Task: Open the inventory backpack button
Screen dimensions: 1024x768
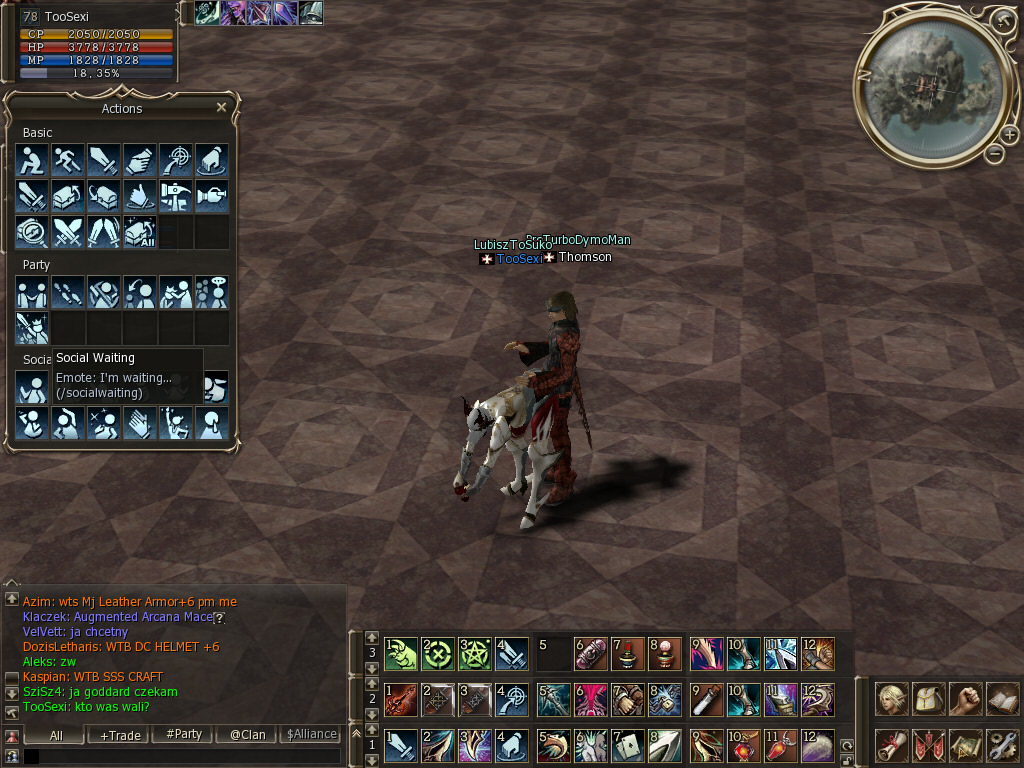Action: click(929, 699)
